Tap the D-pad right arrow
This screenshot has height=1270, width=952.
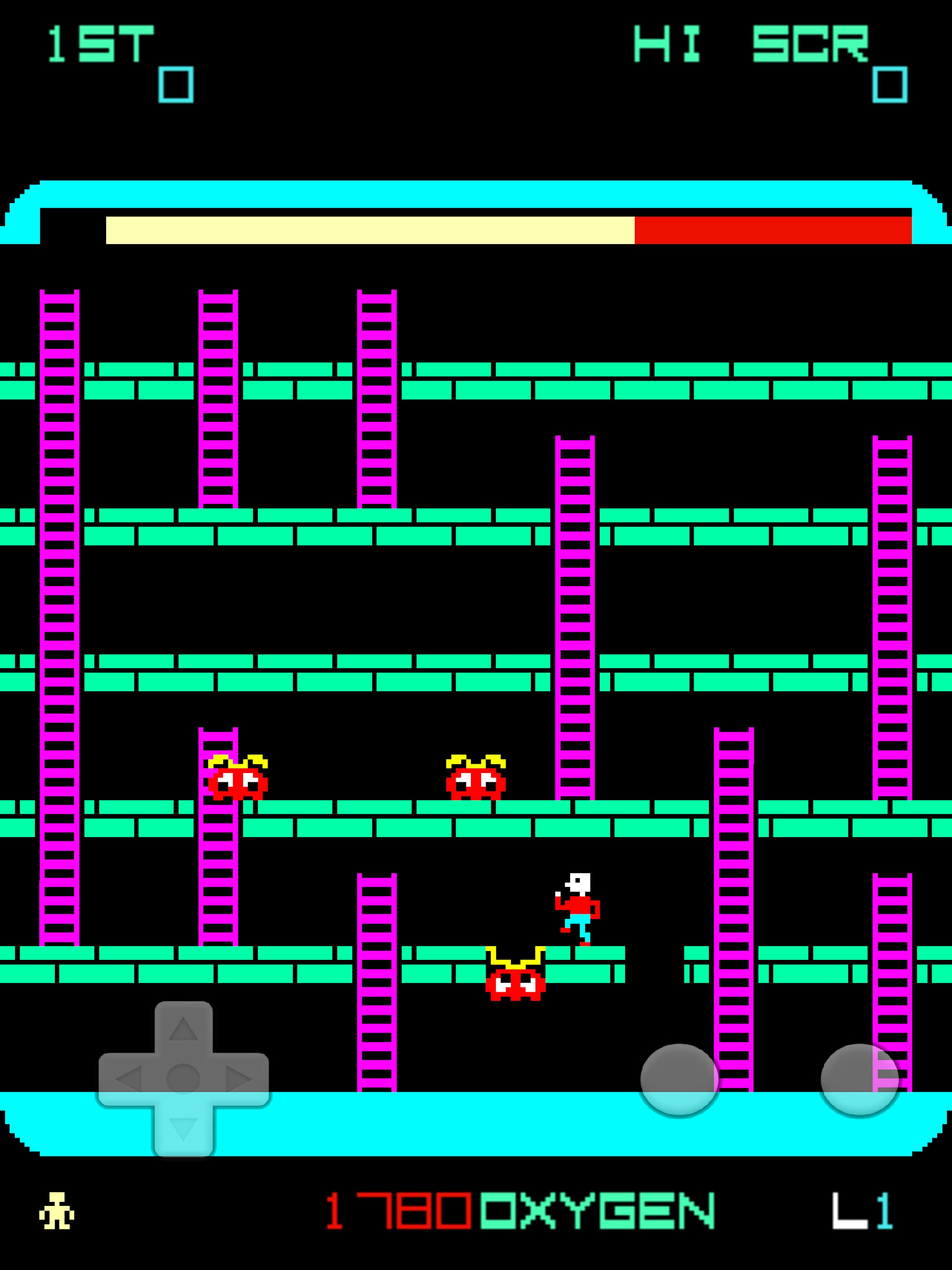(238, 1079)
